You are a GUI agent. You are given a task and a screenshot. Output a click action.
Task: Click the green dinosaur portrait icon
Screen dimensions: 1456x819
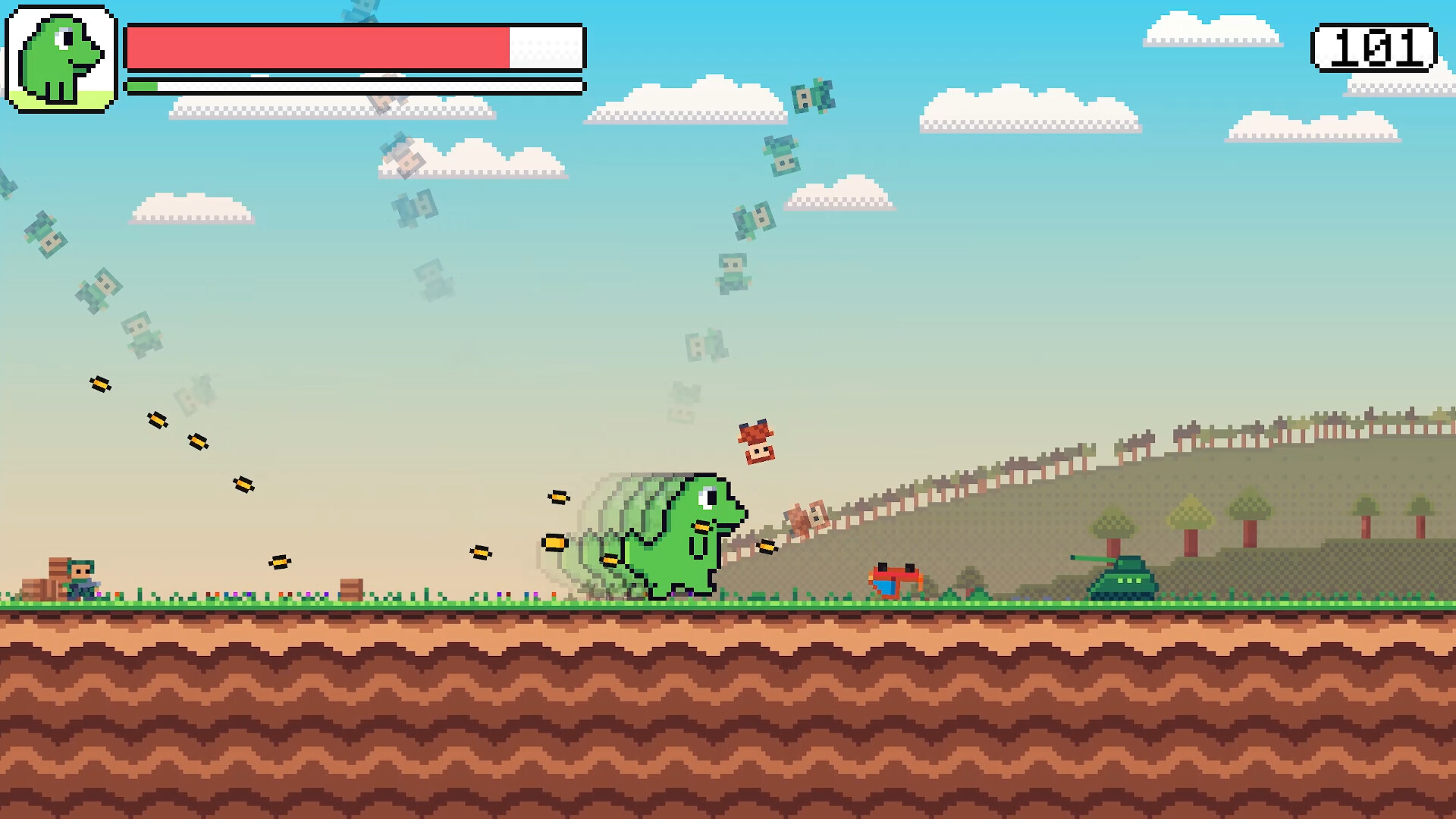coord(61,59)
